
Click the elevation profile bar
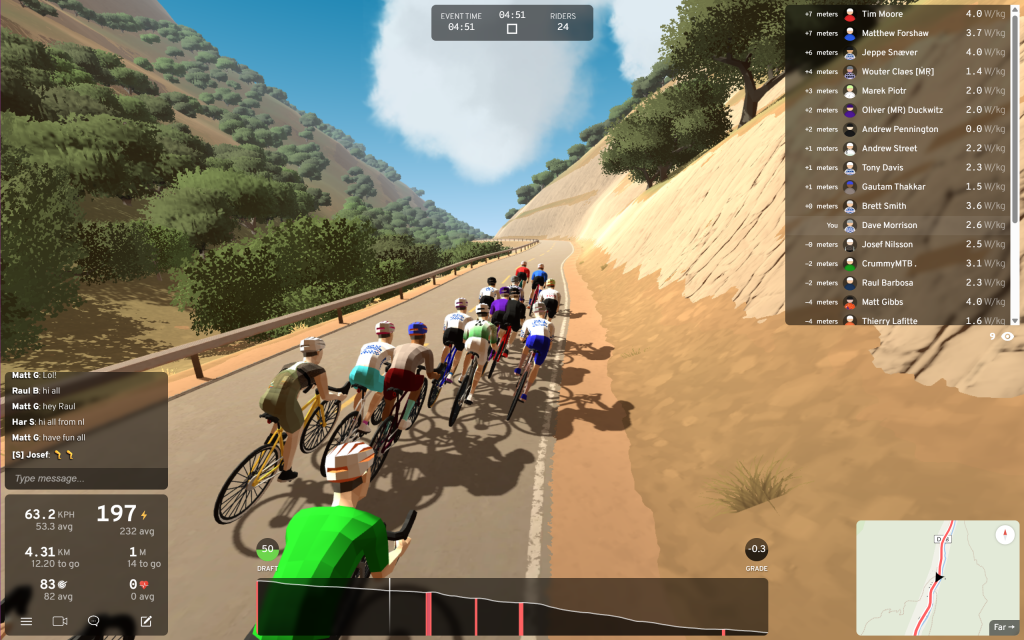coord(512,606)
